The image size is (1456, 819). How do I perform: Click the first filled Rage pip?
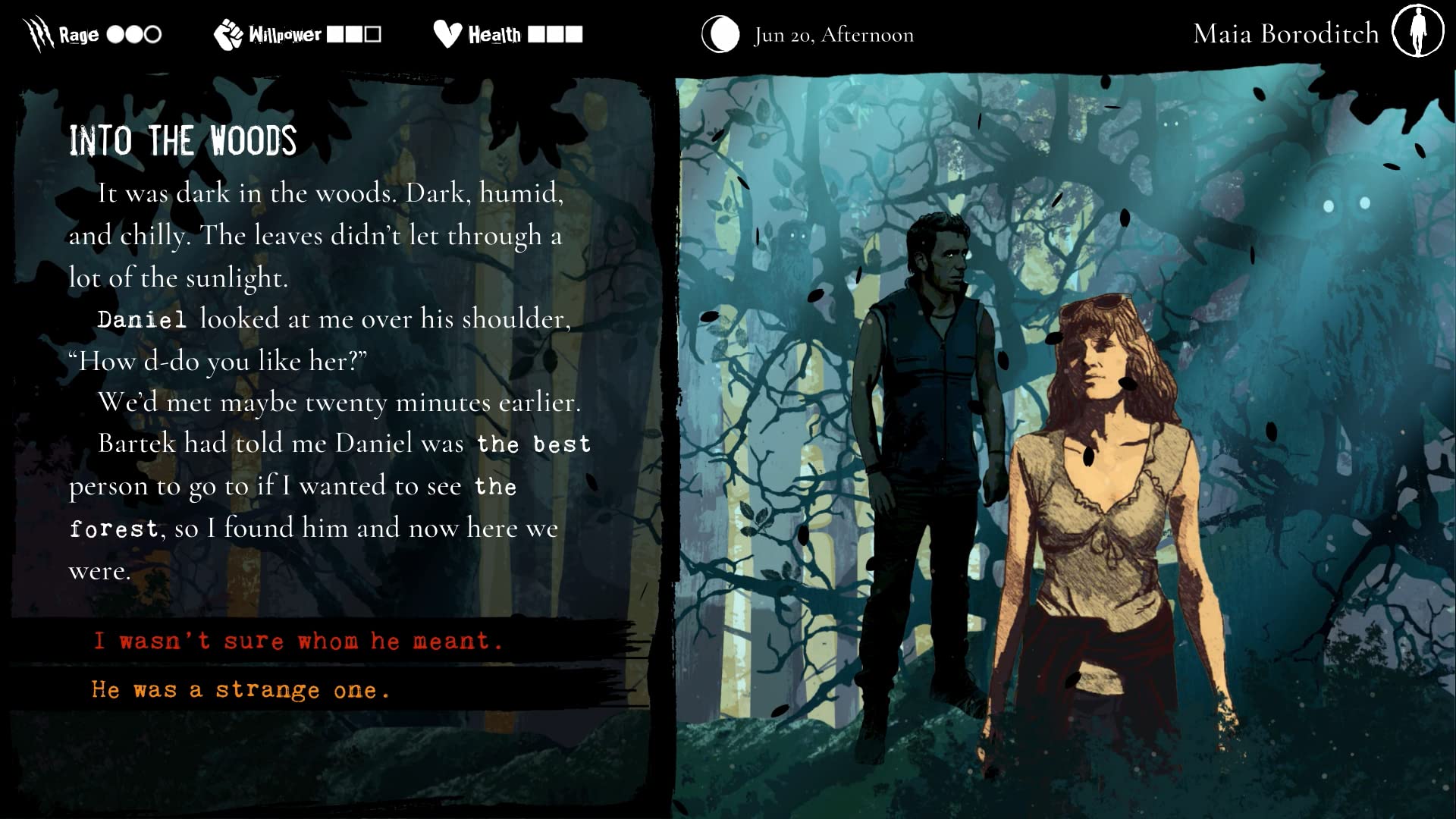(114, 34)
